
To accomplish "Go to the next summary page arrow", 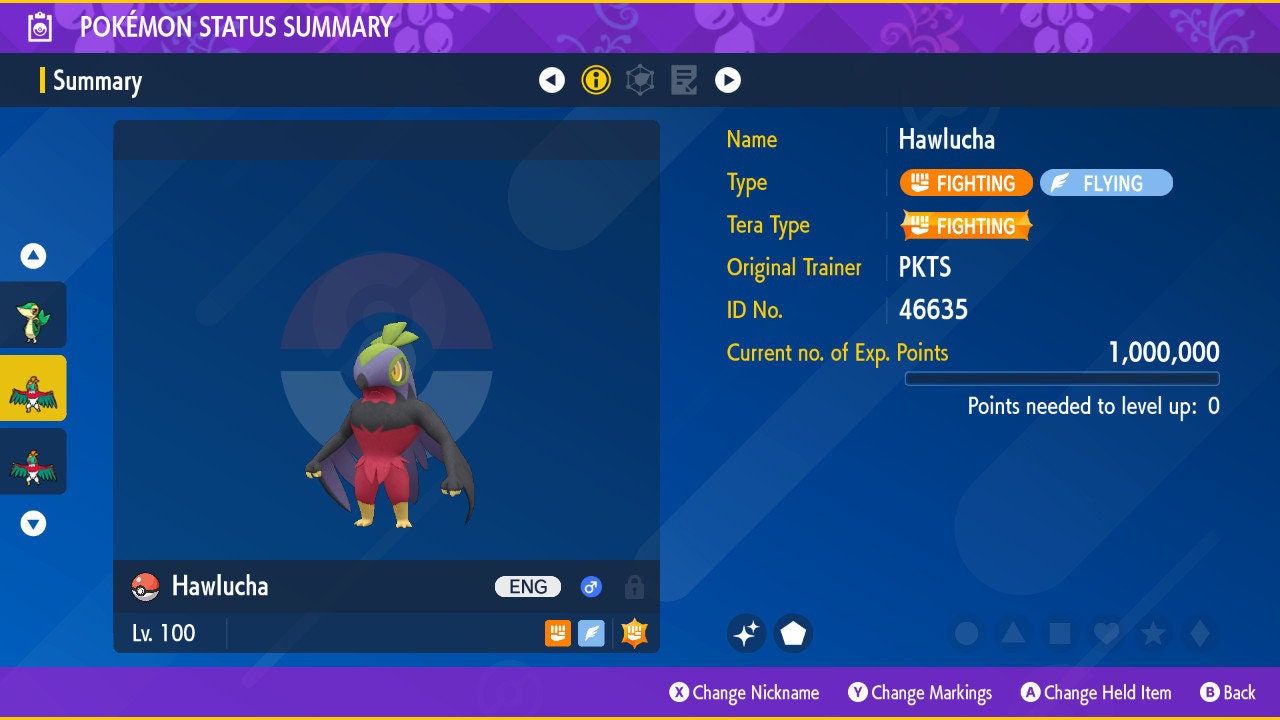I will [x=728, y=80].
